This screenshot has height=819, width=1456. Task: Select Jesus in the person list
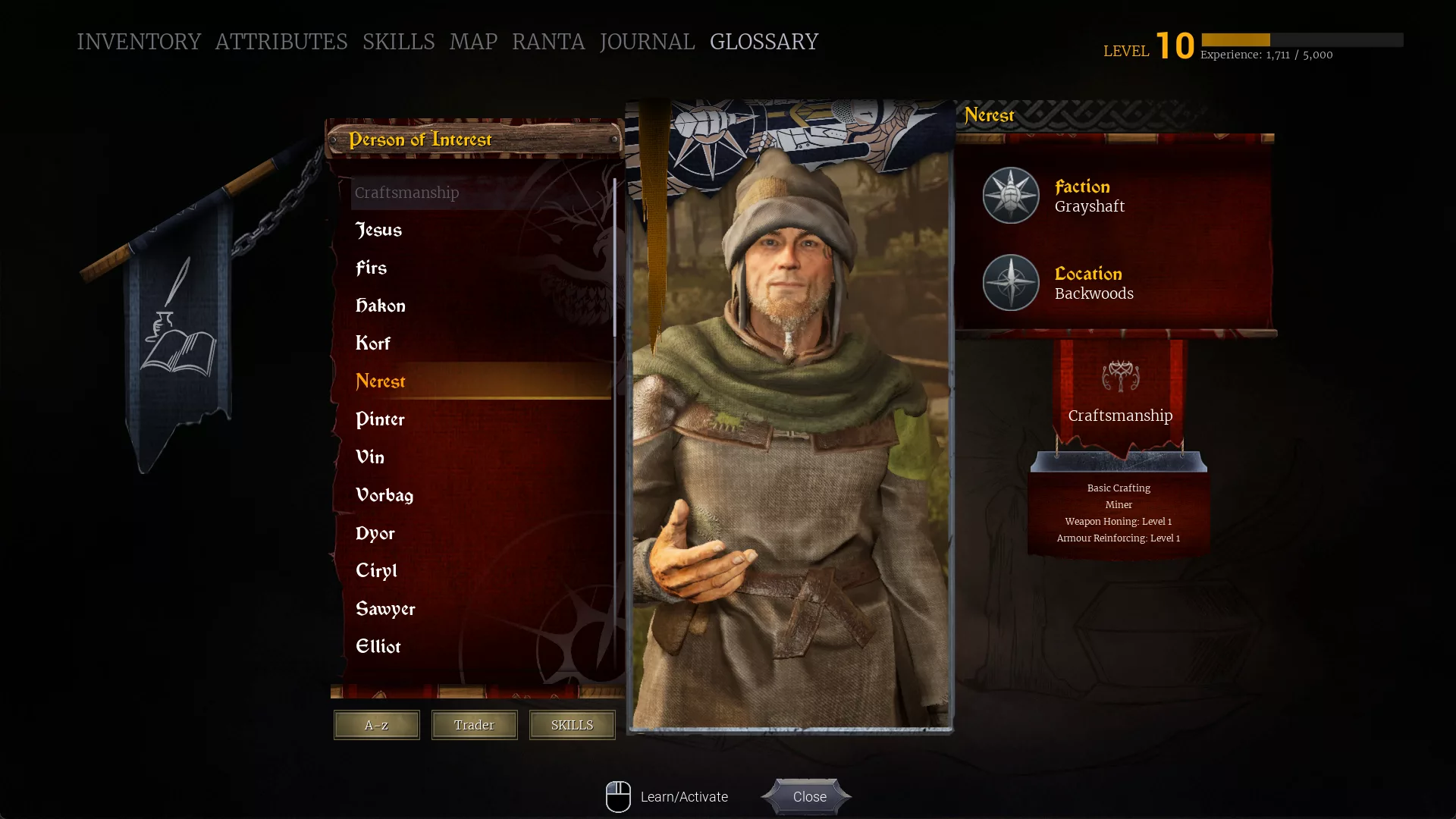coord(379,230)
